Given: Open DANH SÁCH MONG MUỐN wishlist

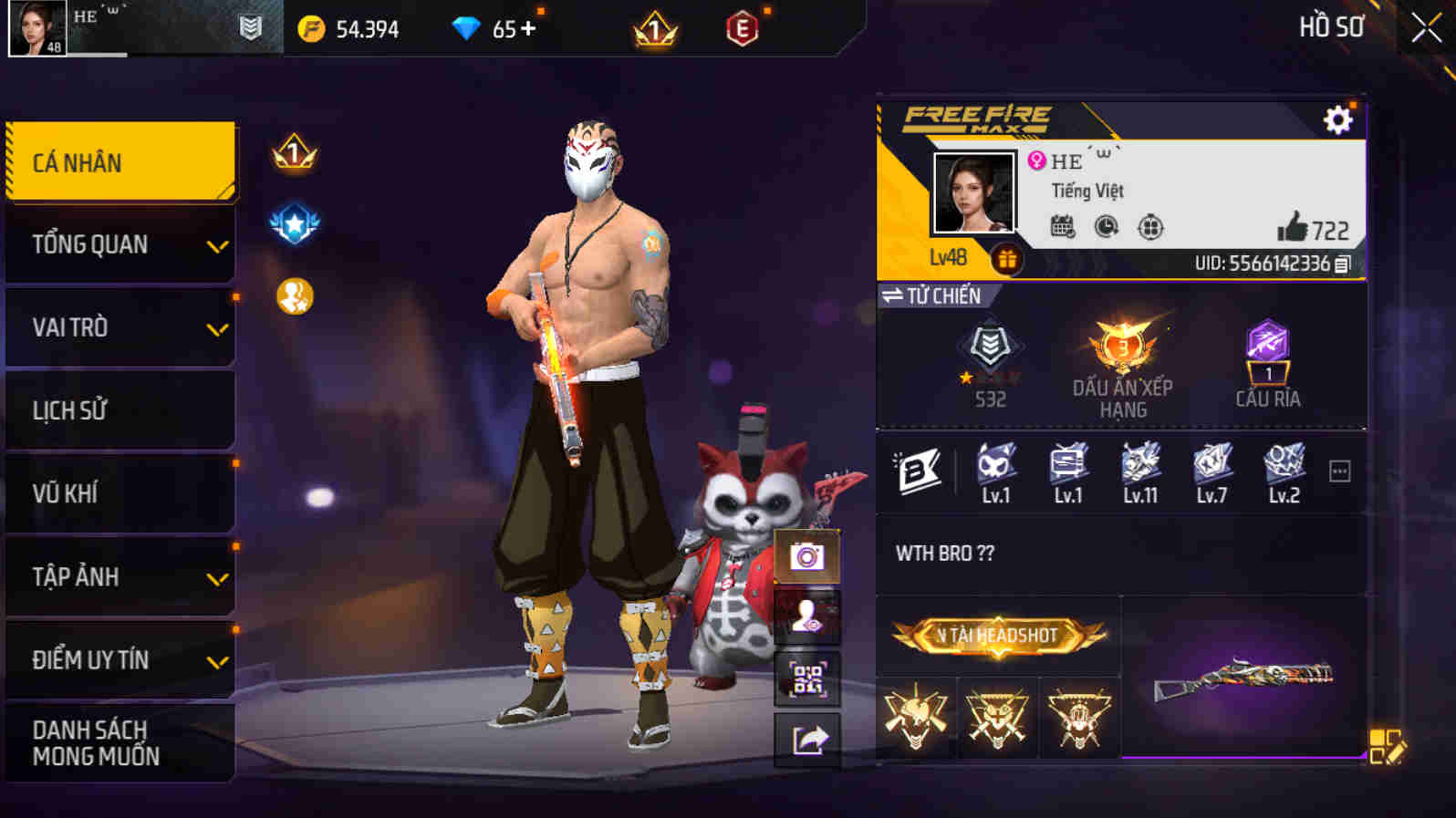Looking at the screenshot, I should click(x=119, y=741).
